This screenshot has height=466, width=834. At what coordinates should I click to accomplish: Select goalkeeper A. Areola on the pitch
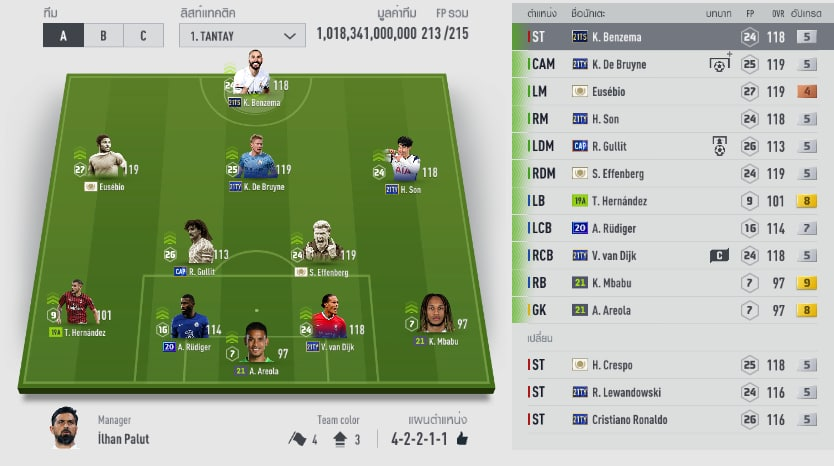258,342
